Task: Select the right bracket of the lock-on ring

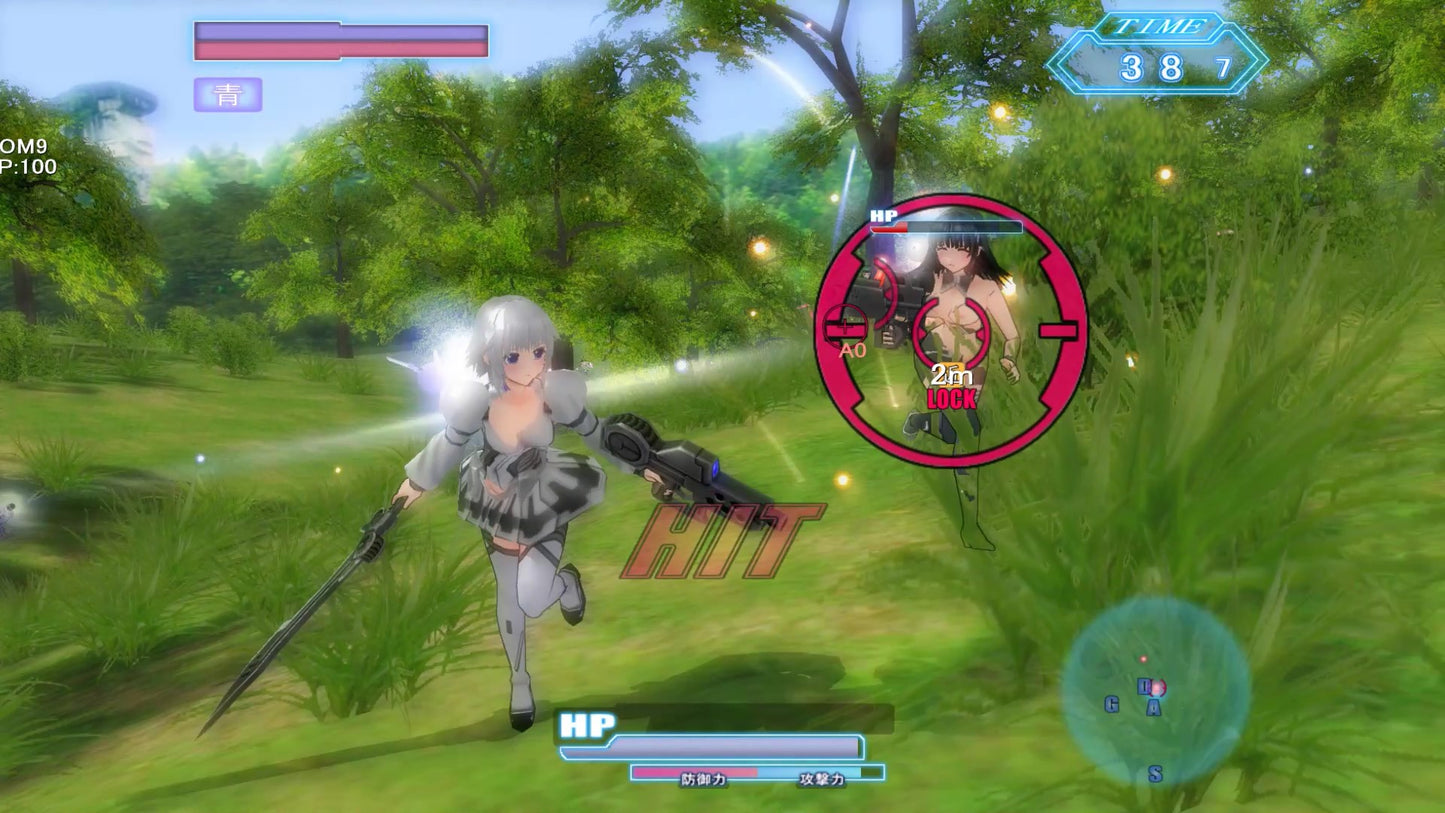Action: pos(1059,331)
